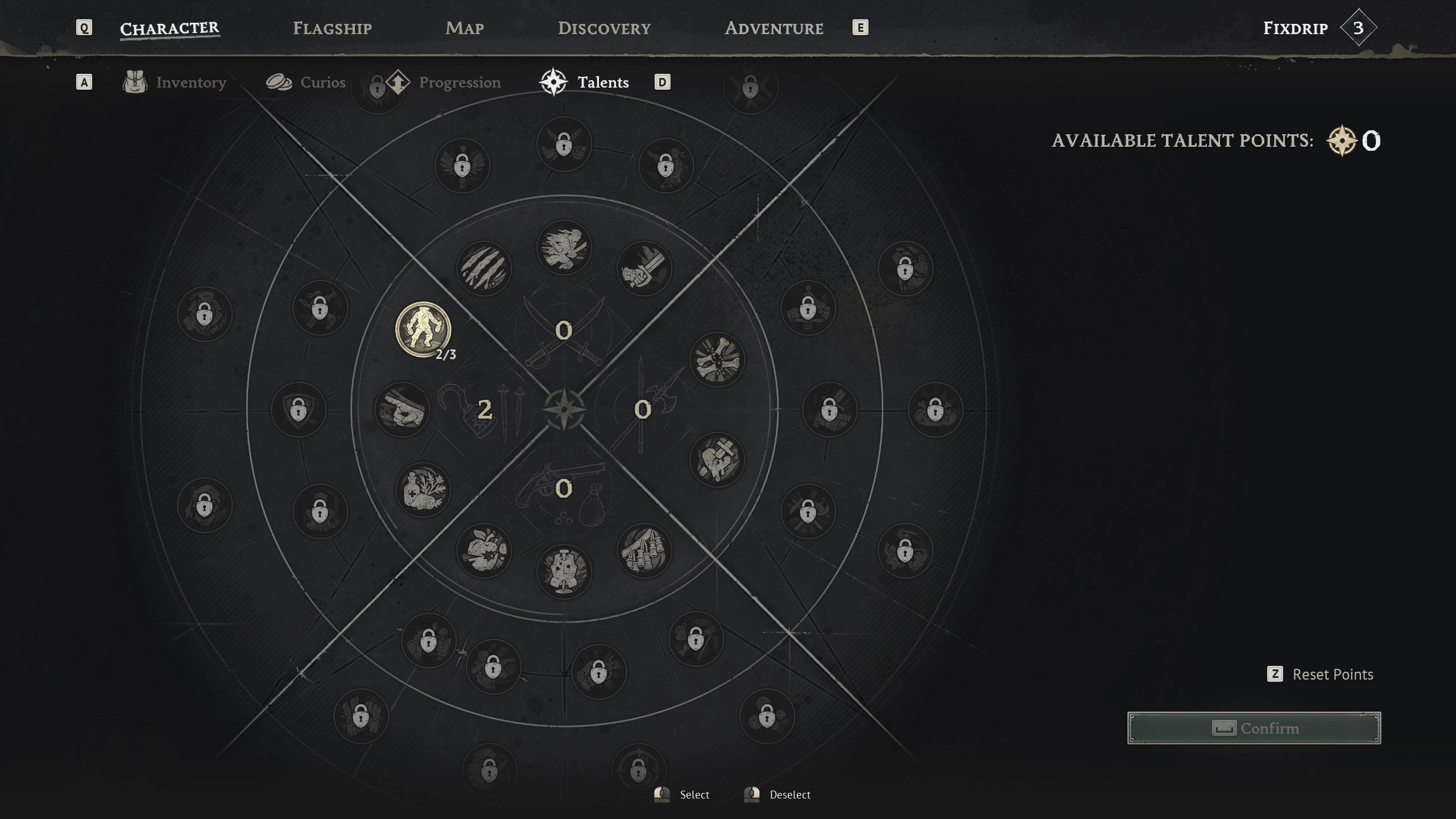Choose the claw slash marks talent
This screenshot has width=1456, height=819.
tap(483, 268)
